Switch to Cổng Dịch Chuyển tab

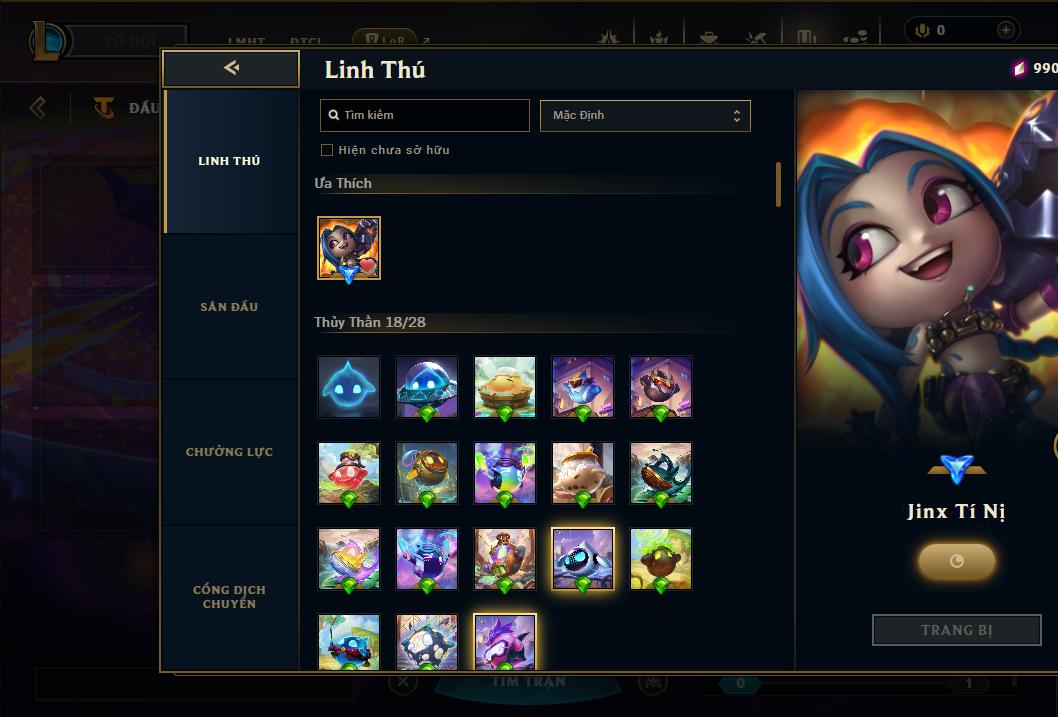point(229,596)
